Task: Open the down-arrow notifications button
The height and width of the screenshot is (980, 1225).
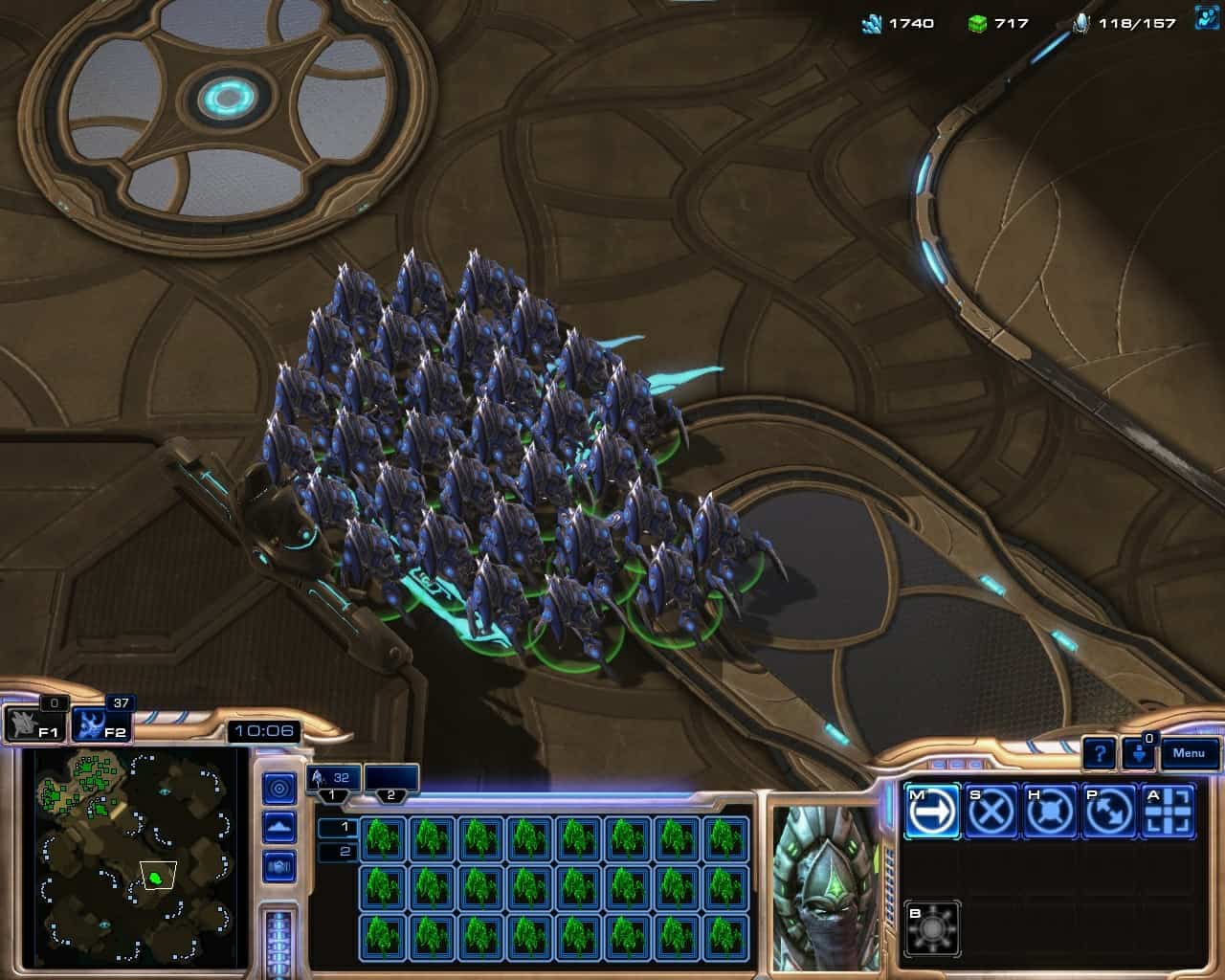Action: click(x=1139, y=753)
